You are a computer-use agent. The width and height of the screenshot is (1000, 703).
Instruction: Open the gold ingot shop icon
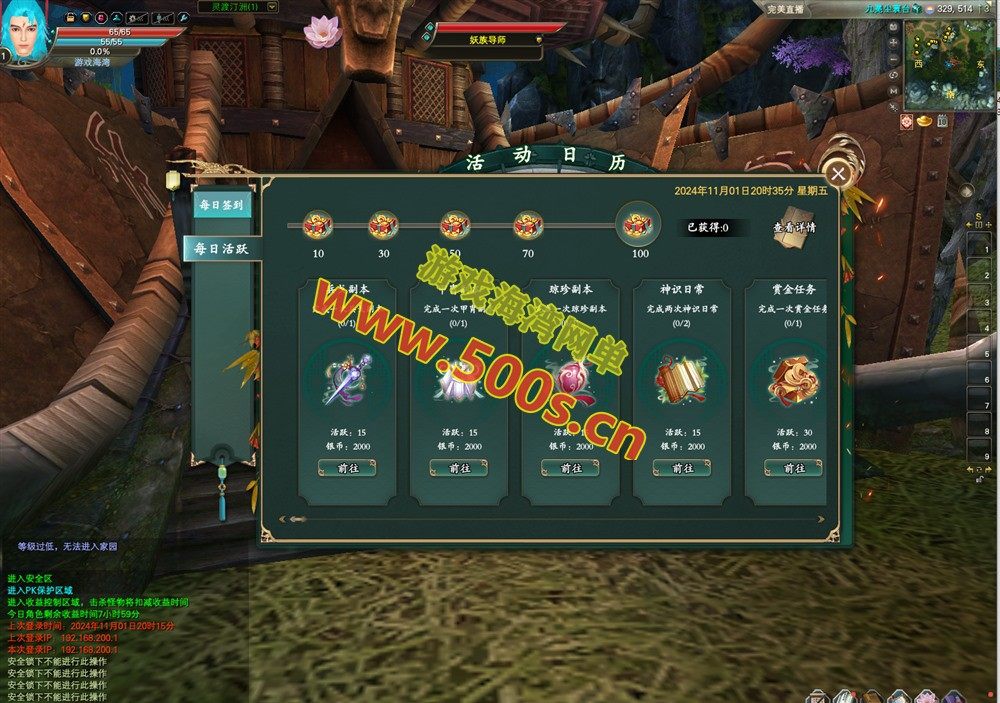click(926, 121)
